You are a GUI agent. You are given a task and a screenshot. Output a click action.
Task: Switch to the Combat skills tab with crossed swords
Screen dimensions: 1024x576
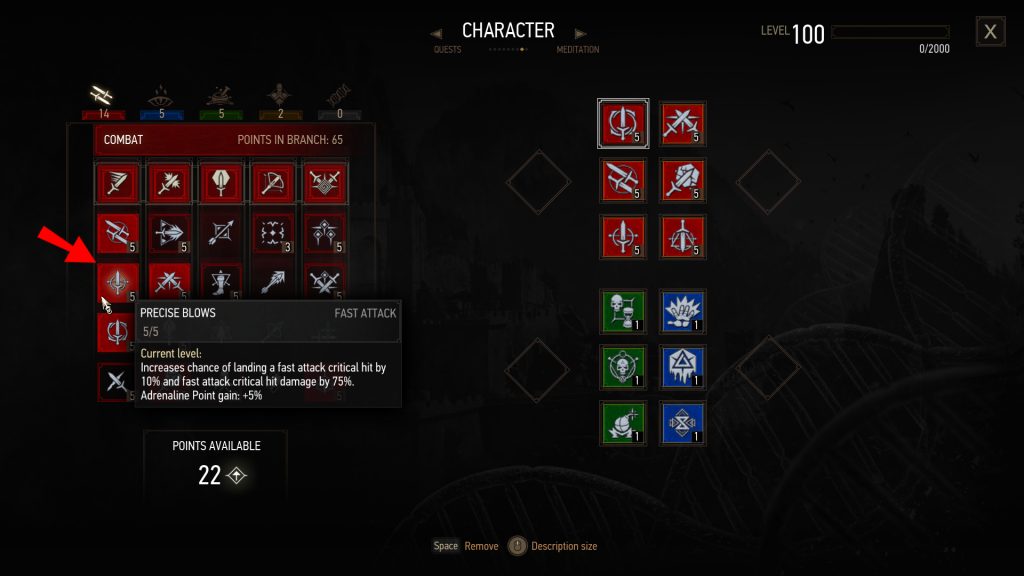tap(98, 97)
